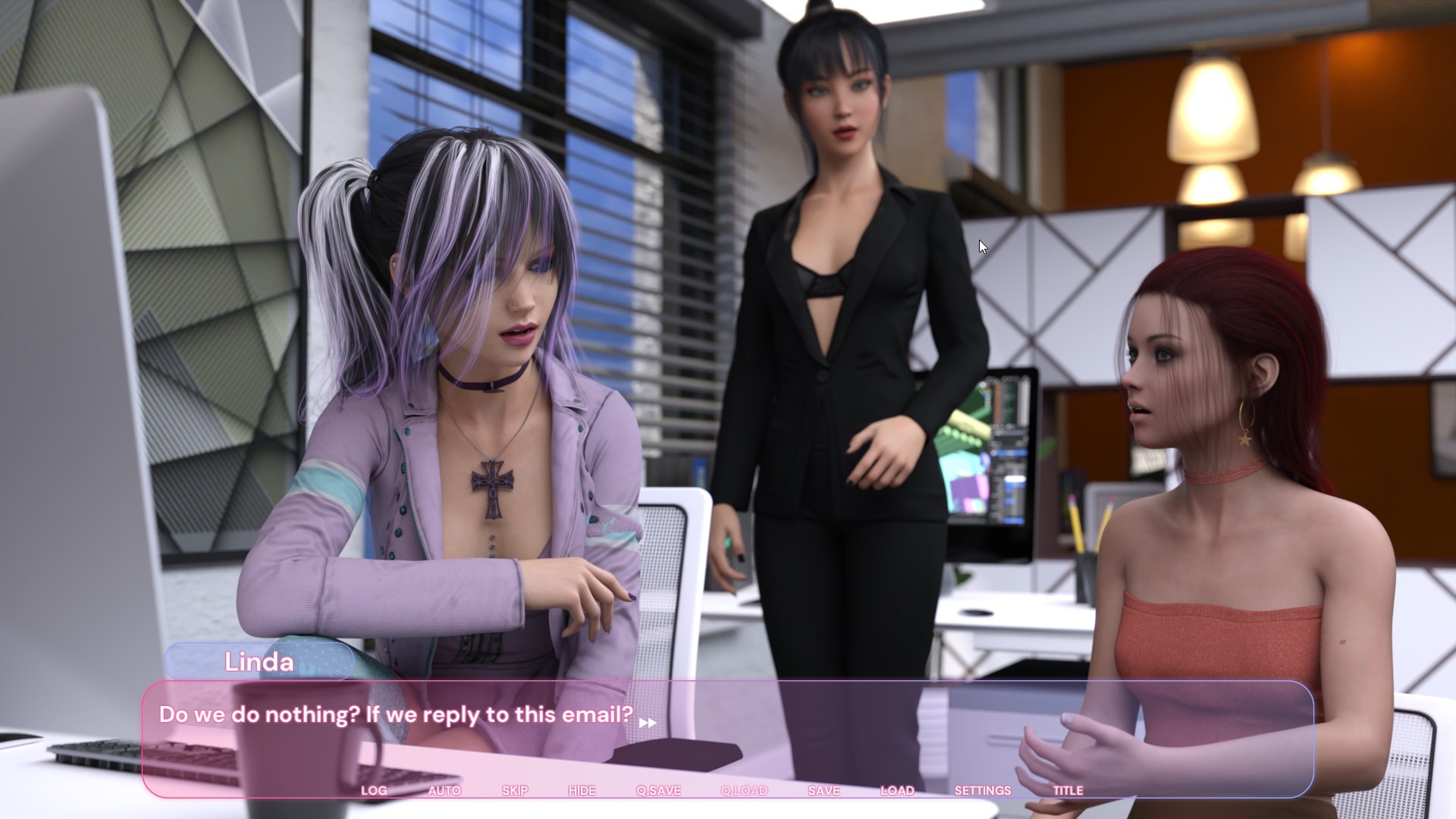Image resolution: width=1456 pixels, height=819 pixels.
Task: Save the game before choosing a reply
Action: pos(824,790)
